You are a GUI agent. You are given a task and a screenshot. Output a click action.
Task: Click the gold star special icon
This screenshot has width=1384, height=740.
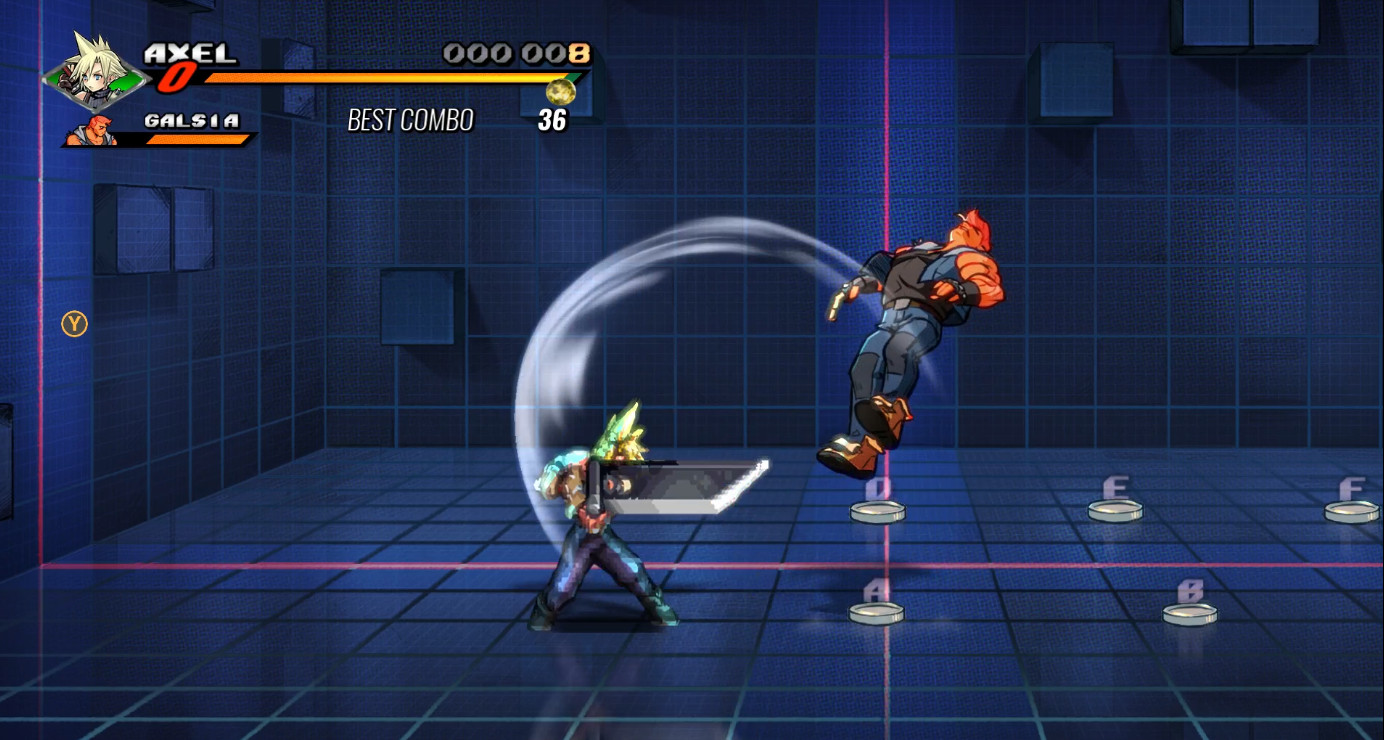pyautogui.click(x=561, y=90)
